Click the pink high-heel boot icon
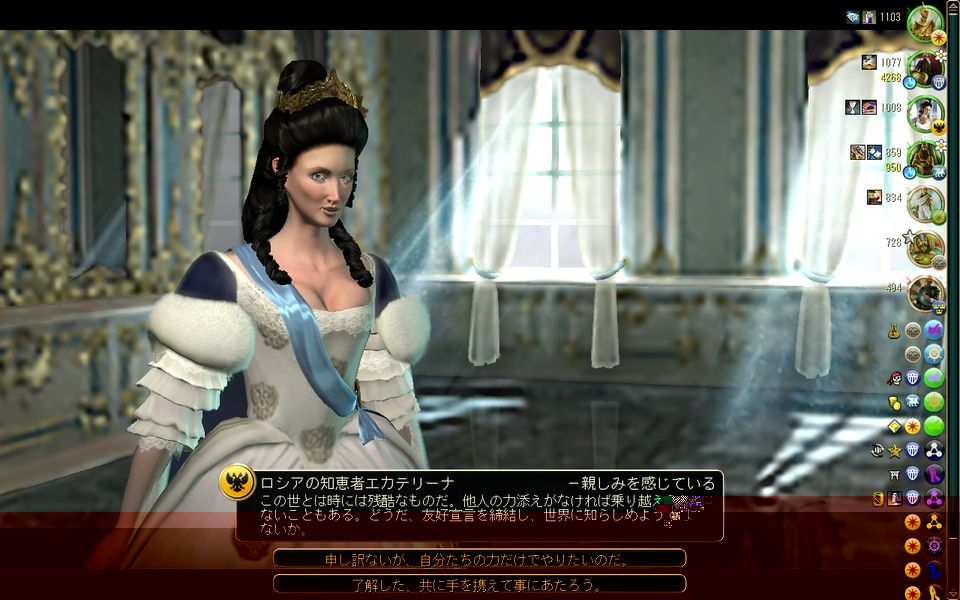This screenshot has width=960, height=600. click(x=934, y=474)
